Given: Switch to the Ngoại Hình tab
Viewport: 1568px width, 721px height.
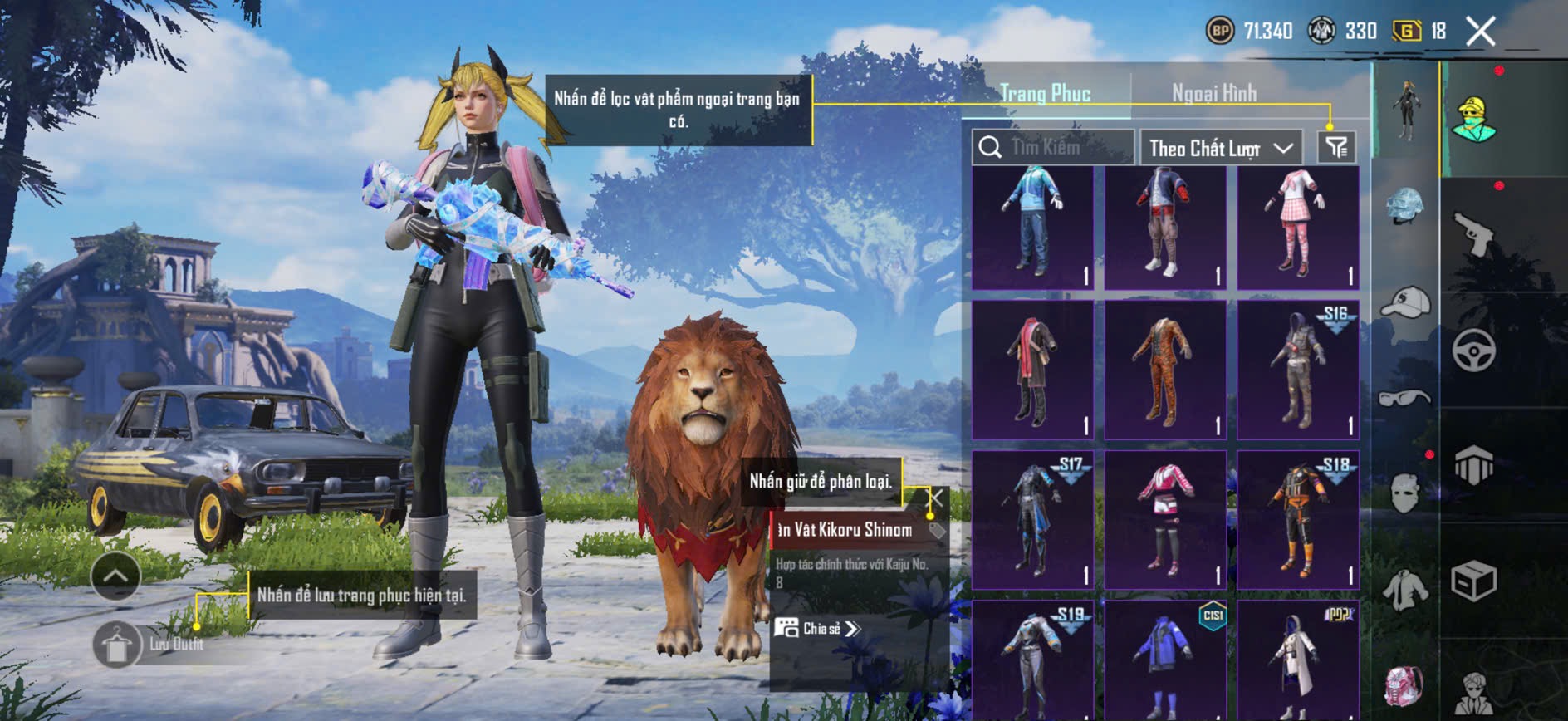Looking at the screenshot, I should 1213,93.
